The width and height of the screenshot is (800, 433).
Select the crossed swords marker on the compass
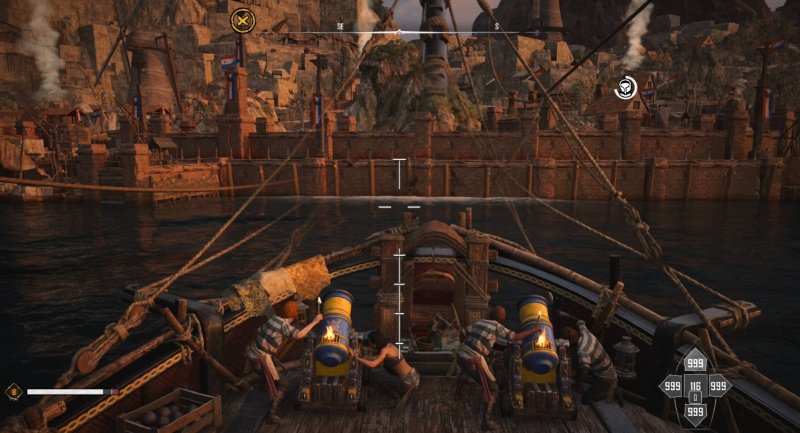[242, 19]
